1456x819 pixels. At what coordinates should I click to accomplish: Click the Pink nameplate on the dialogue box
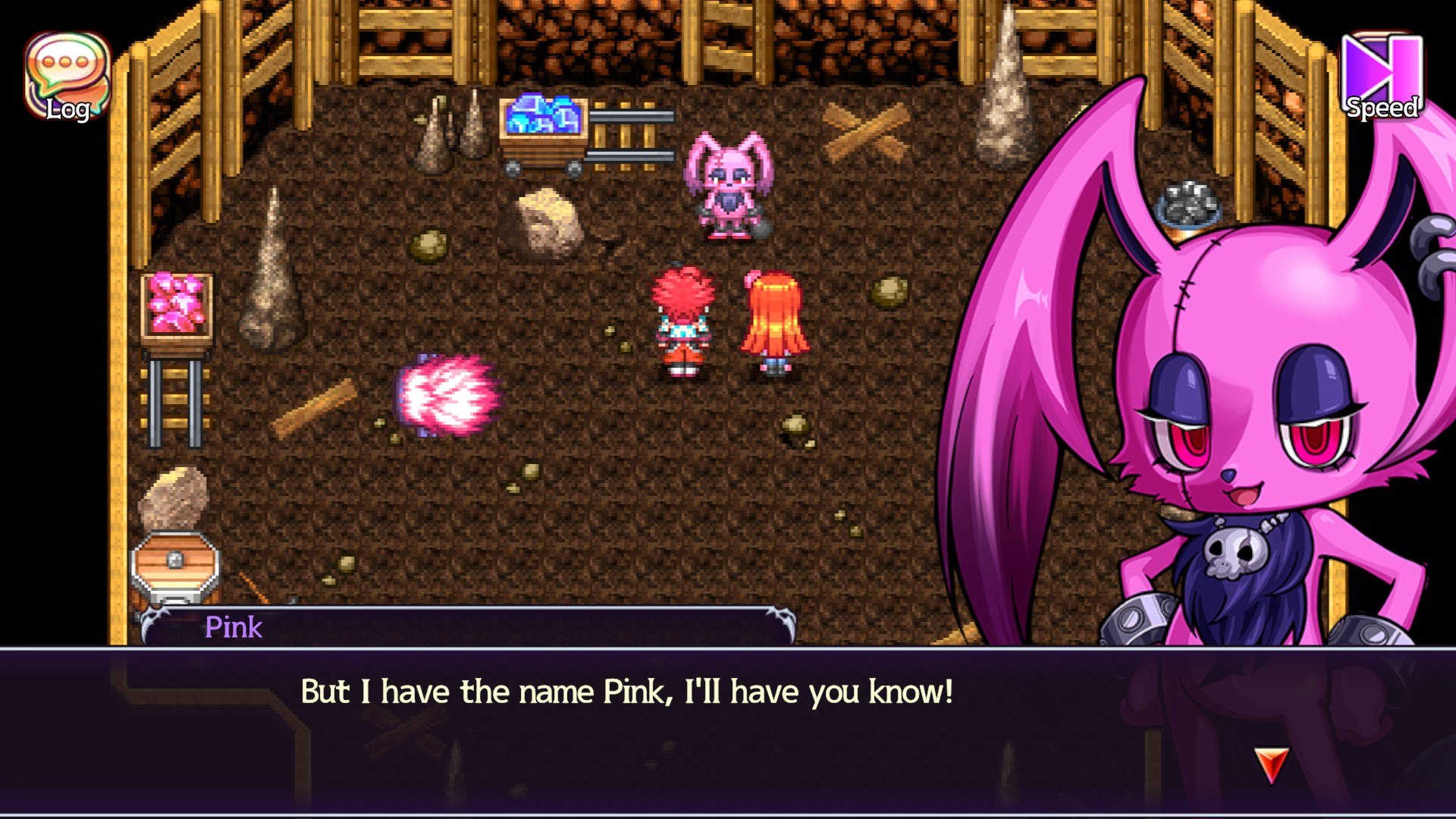coord(234,628)
